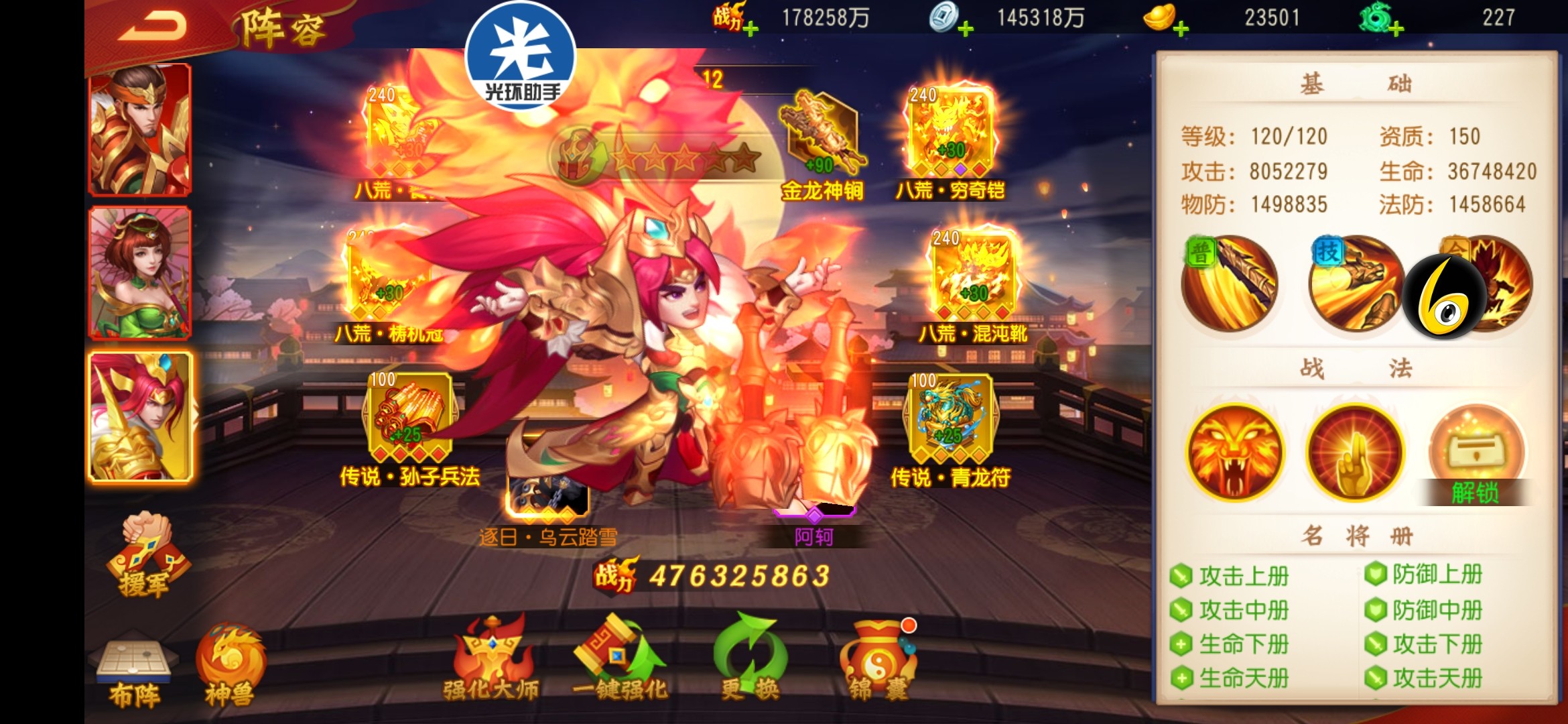Open the 神兽 divine beast menu
Screen dimensions: 1568x724
(230, 666)
